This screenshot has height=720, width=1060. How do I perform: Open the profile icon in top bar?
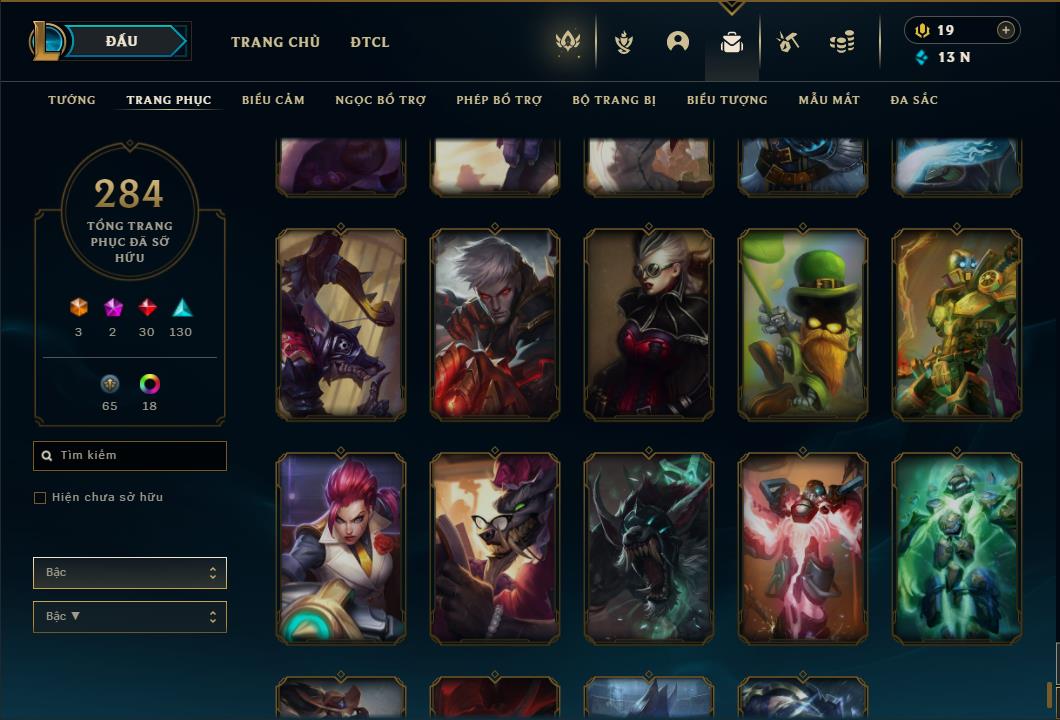pyautogui.click(x=678, y=42)
